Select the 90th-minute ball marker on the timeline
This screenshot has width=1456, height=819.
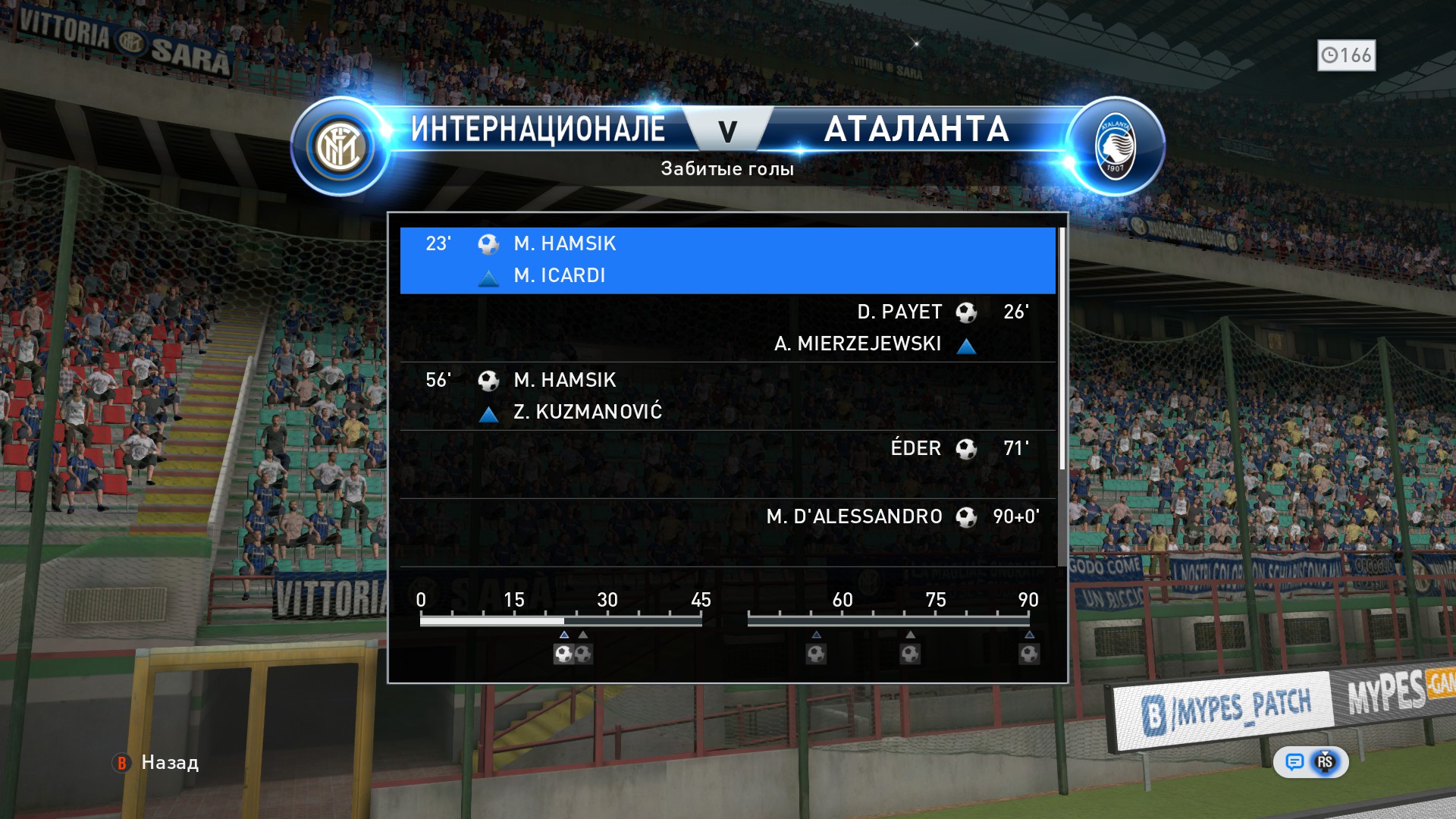pyautogui.click(x=1029, y=654)
